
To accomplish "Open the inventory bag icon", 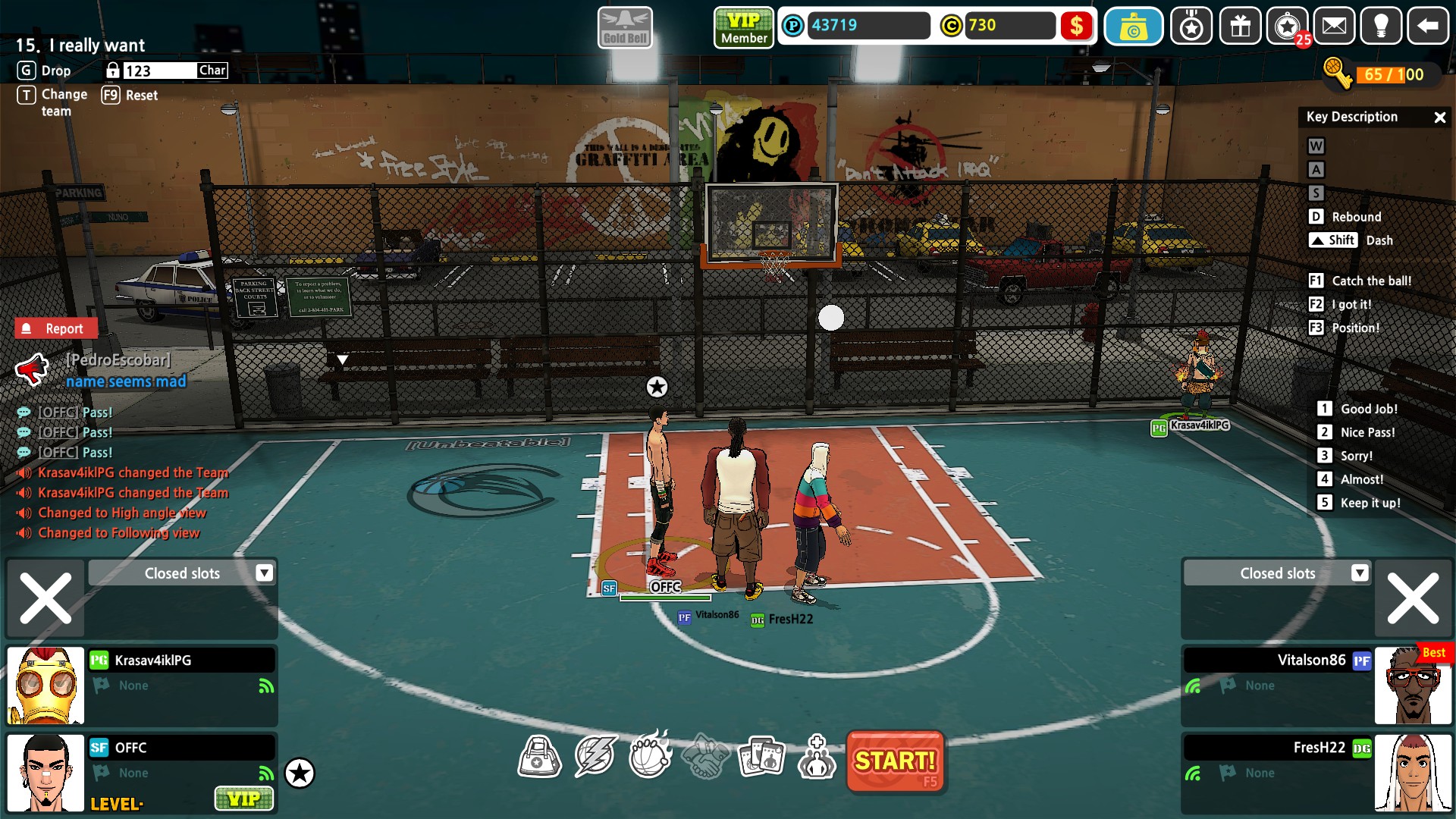I will (541, 755).
